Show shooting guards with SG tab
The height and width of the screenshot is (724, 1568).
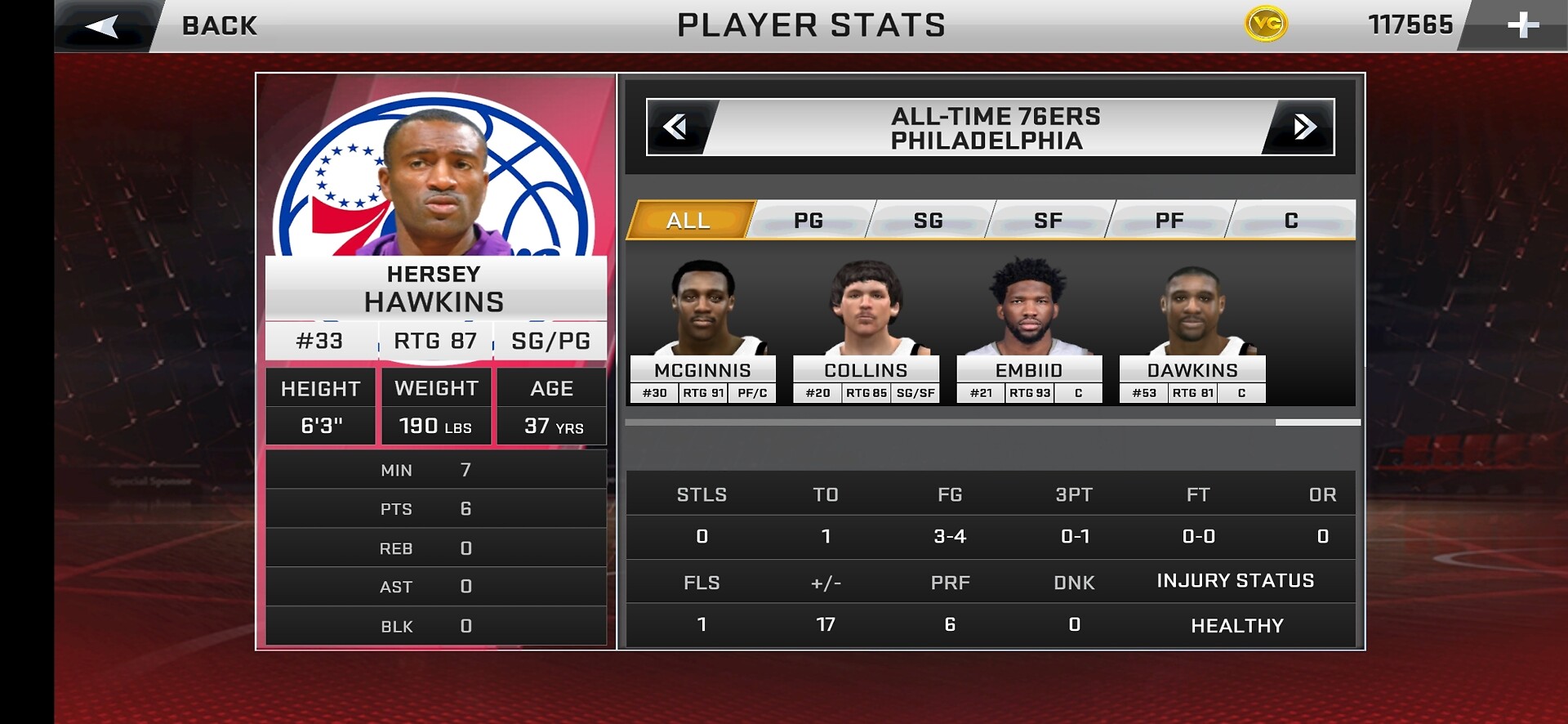(x=929, y=221)
